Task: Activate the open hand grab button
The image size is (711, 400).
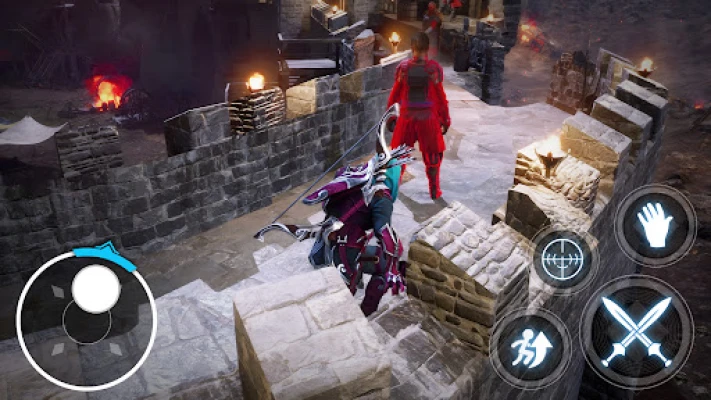Action: [655, 225]
